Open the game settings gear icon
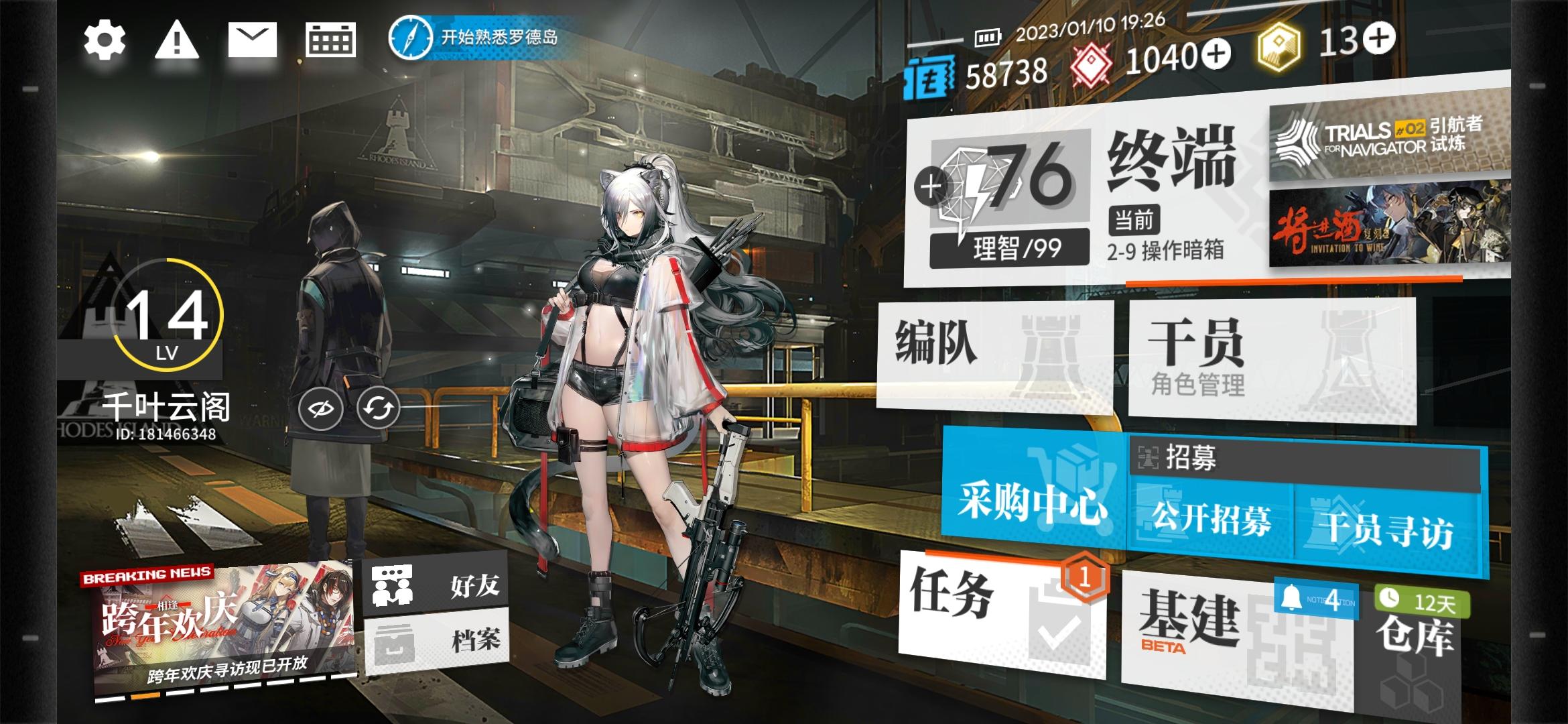Screen dimensions: 1568x724 pyautogui.click(x=104, y=42)
